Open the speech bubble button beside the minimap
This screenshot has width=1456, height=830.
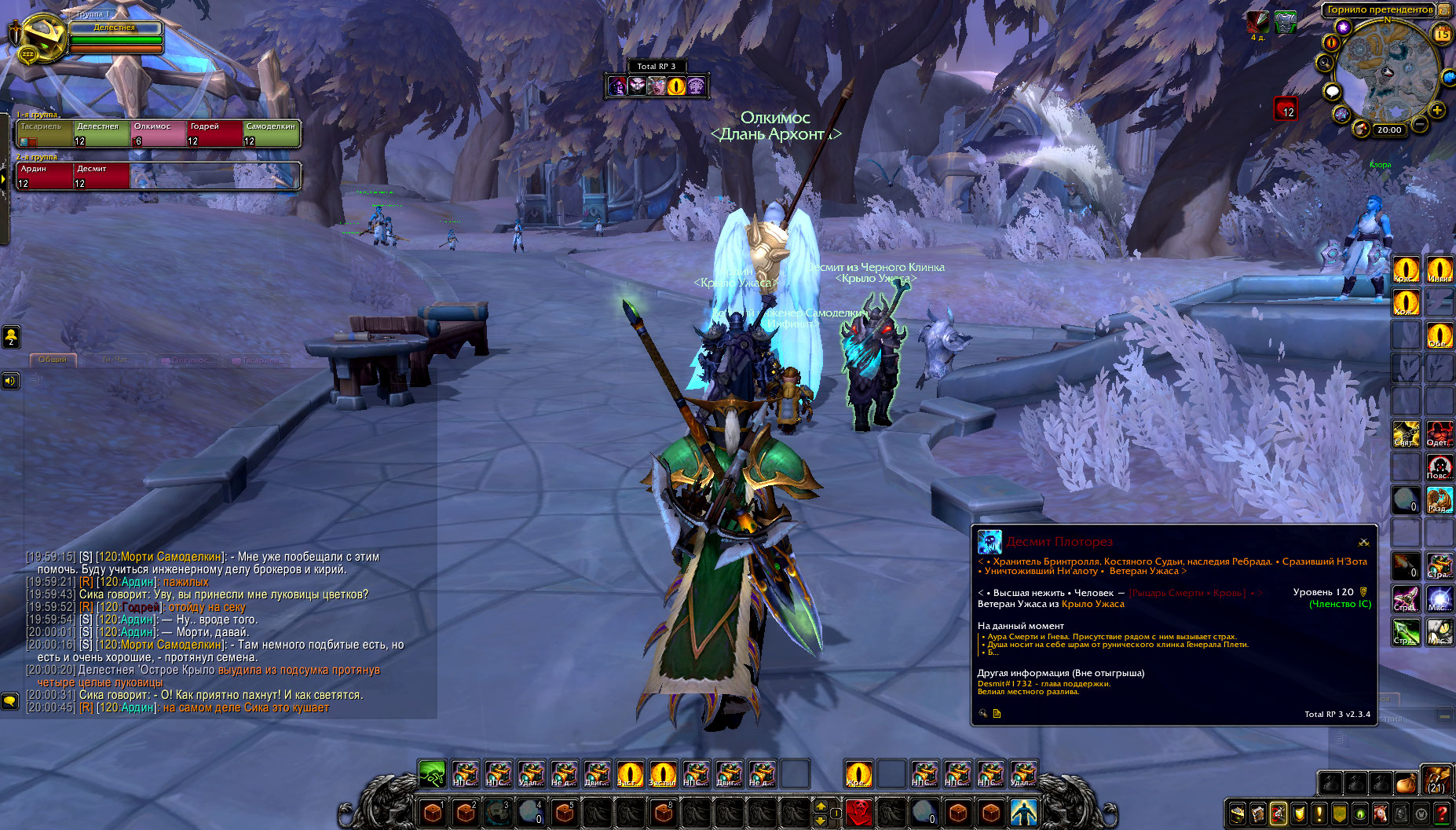pyautogui.click(x=1332, y=92)
